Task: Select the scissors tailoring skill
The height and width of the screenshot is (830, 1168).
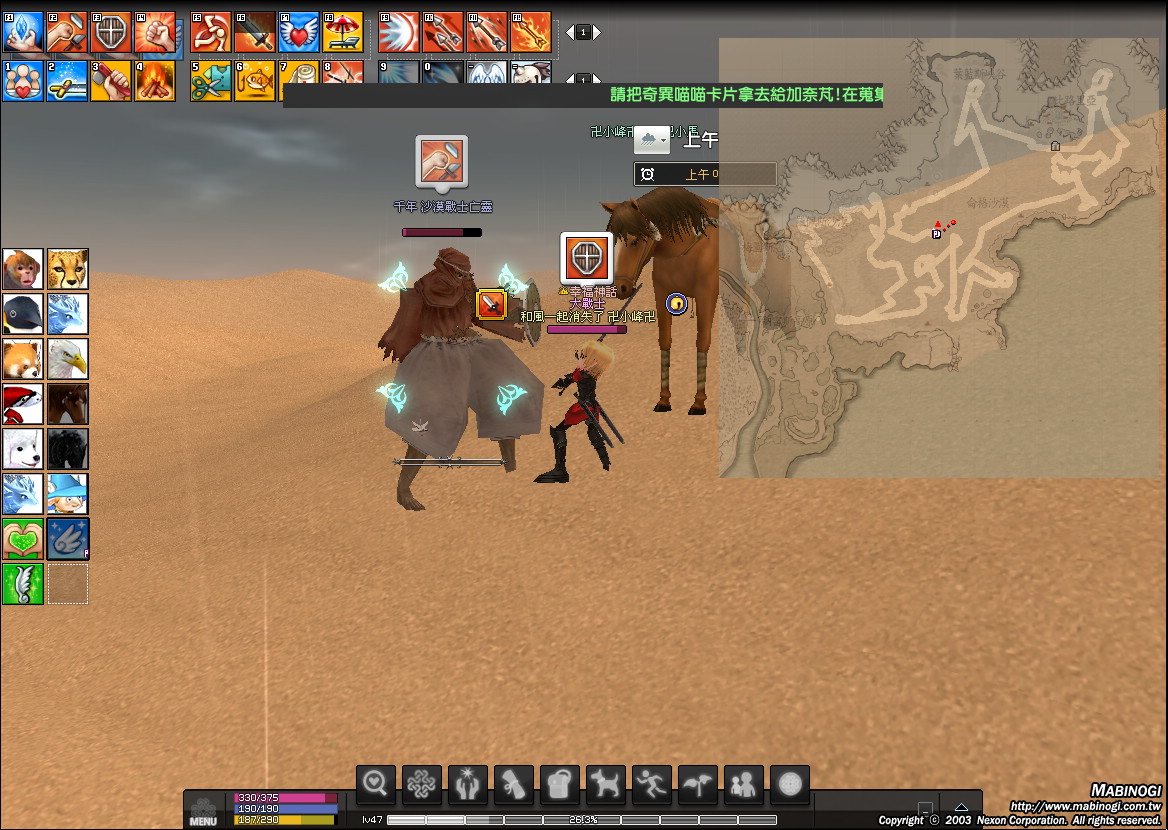Action: [x=211, y=81]
